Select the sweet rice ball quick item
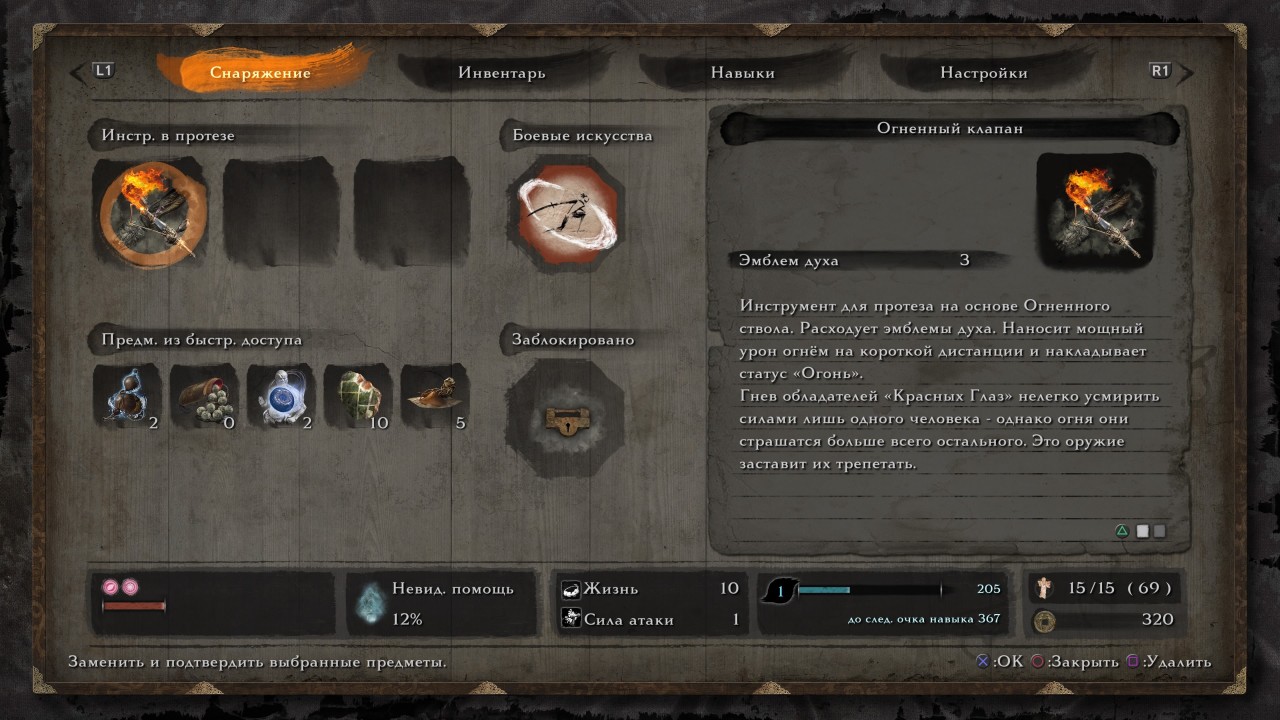Screen dimensions: 1280x720 click(x=434, y=397)
